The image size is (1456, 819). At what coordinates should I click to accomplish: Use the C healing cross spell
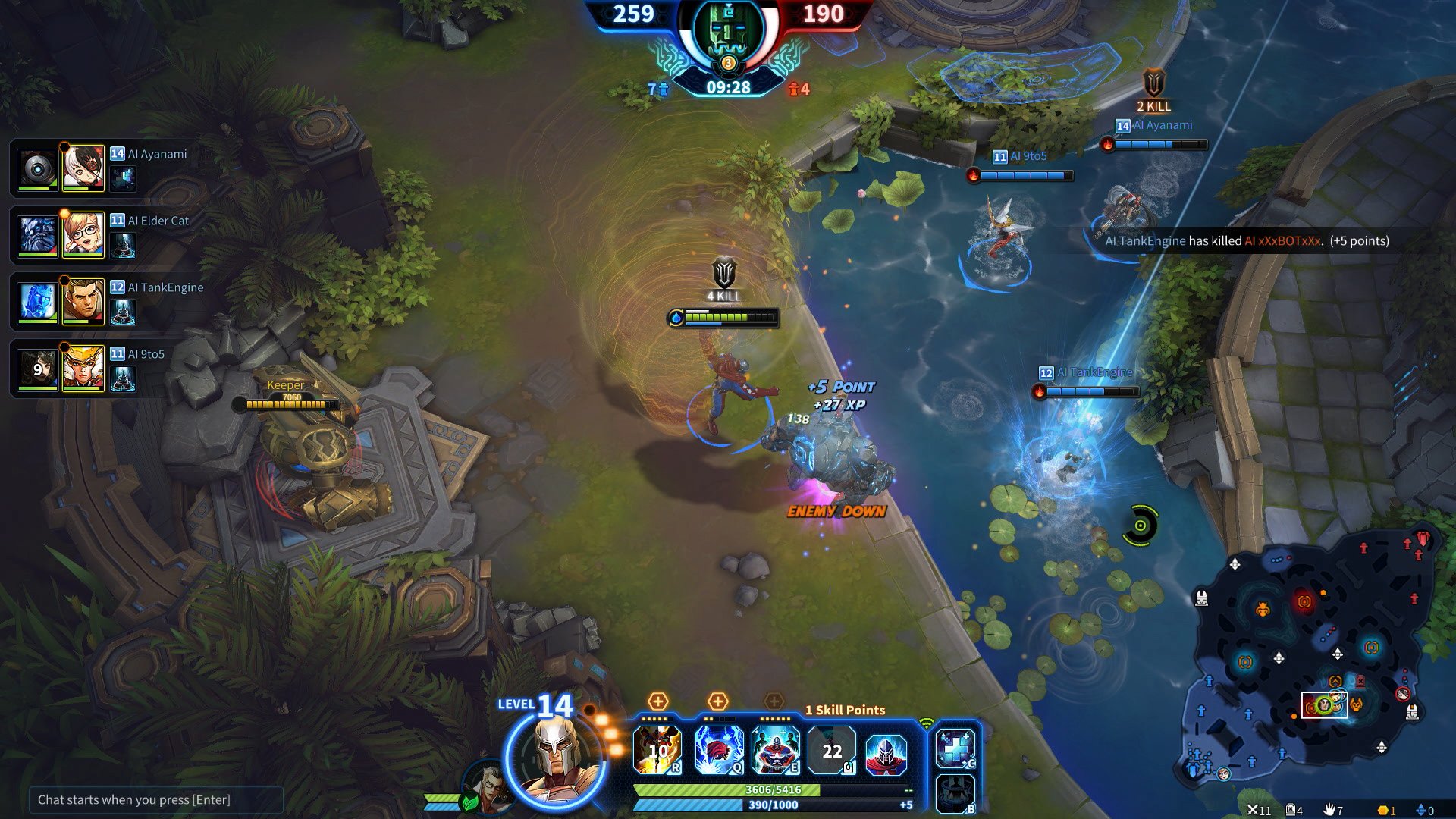[x=955, y=748]
